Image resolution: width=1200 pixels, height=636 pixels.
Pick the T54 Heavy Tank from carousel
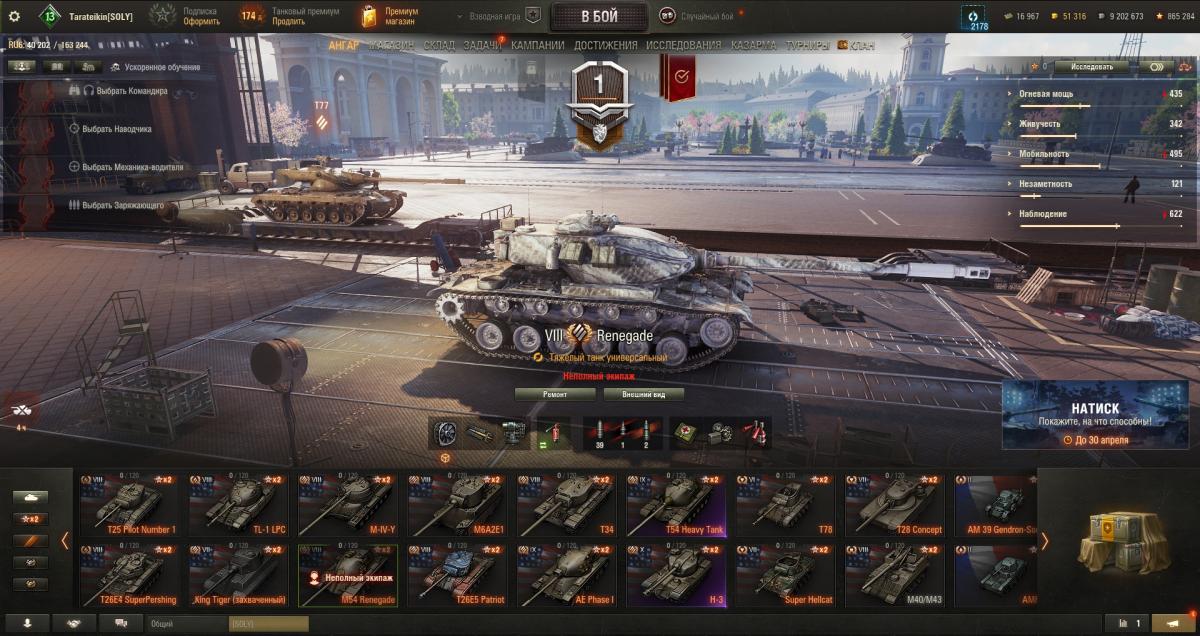(x=676, y=506)
